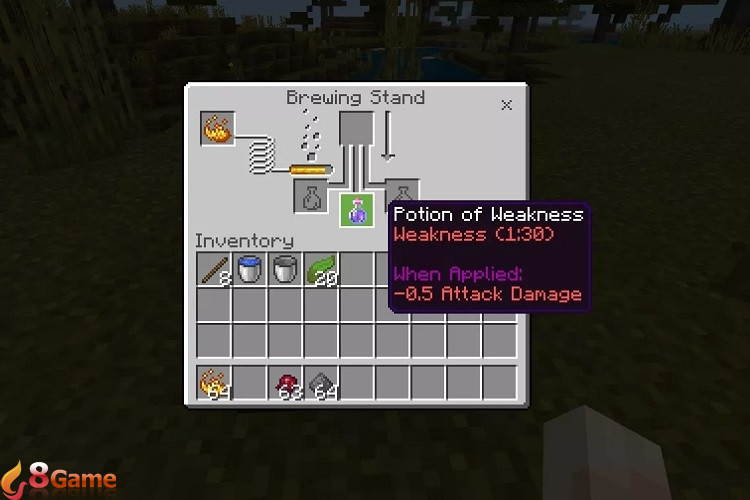
Task: Select the blaze powder stack in hotbar
Action: (x=215, y=383)
